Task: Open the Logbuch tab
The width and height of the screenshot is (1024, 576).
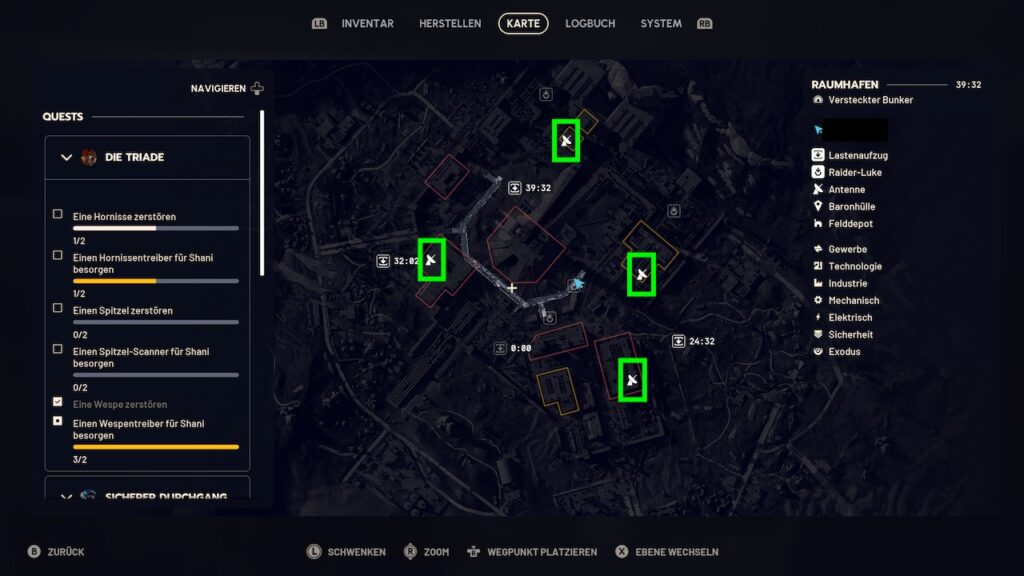Action: pyautogui.click(x=590, y=23)
